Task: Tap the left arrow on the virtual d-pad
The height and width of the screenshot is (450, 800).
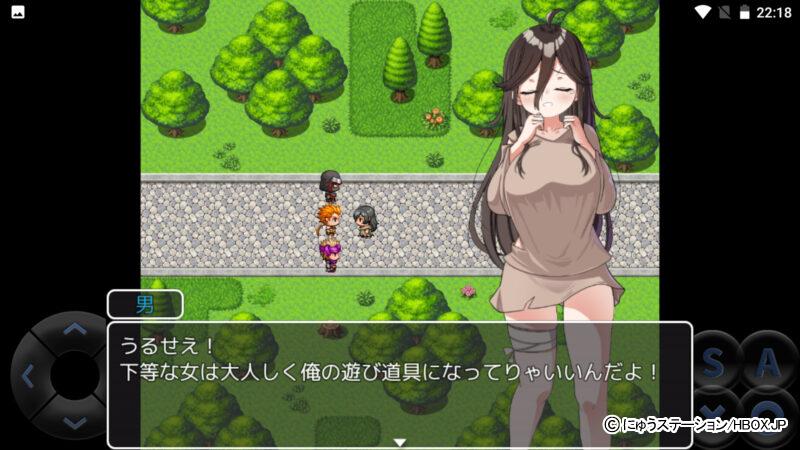Action: (27, 376)
